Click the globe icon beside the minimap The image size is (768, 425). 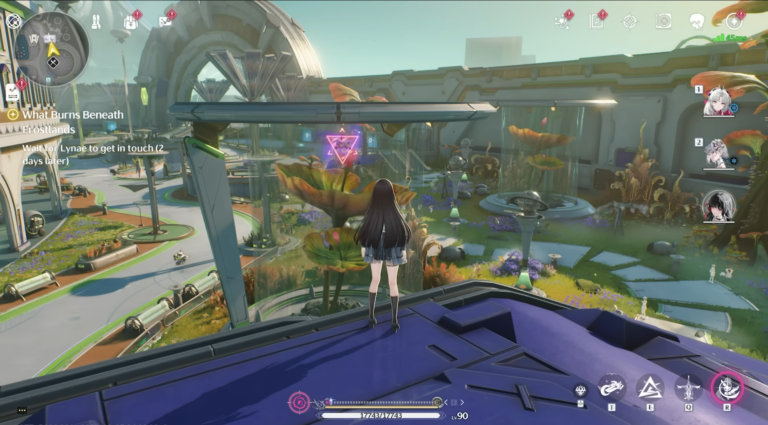point(14,20)
